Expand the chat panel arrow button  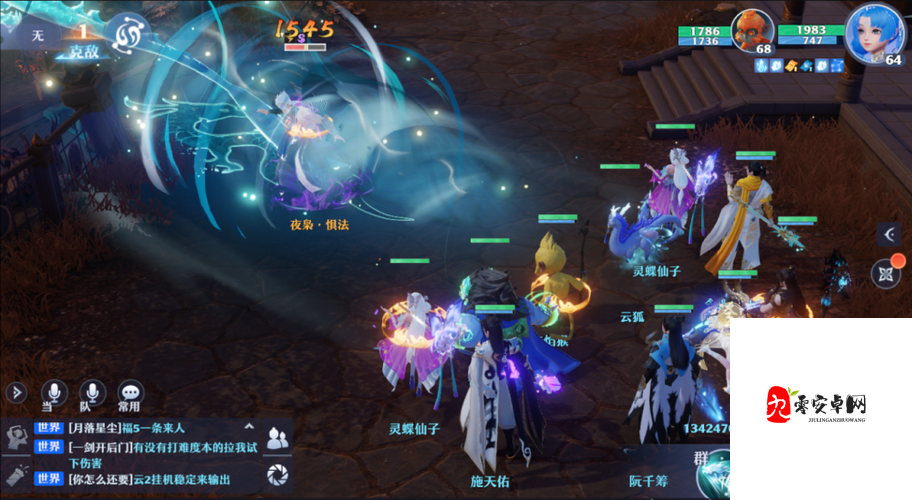click(14, 393)
